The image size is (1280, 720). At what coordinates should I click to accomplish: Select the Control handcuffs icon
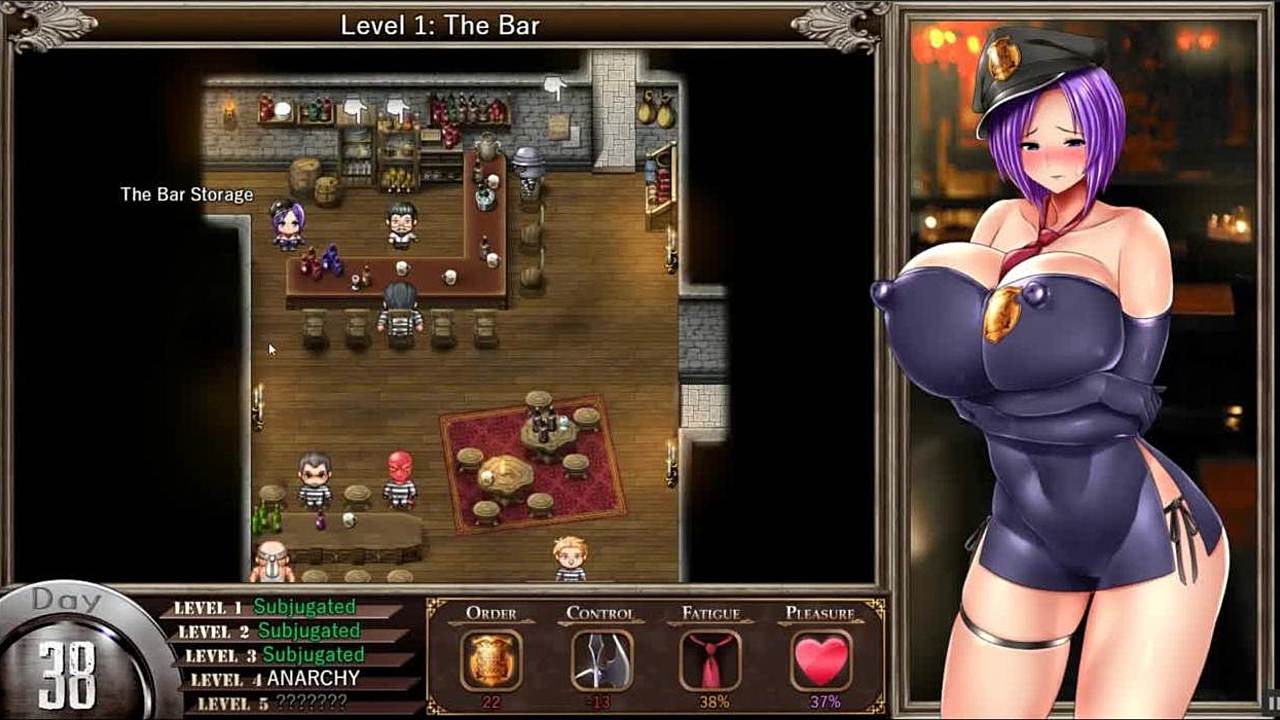pos(601,660)
